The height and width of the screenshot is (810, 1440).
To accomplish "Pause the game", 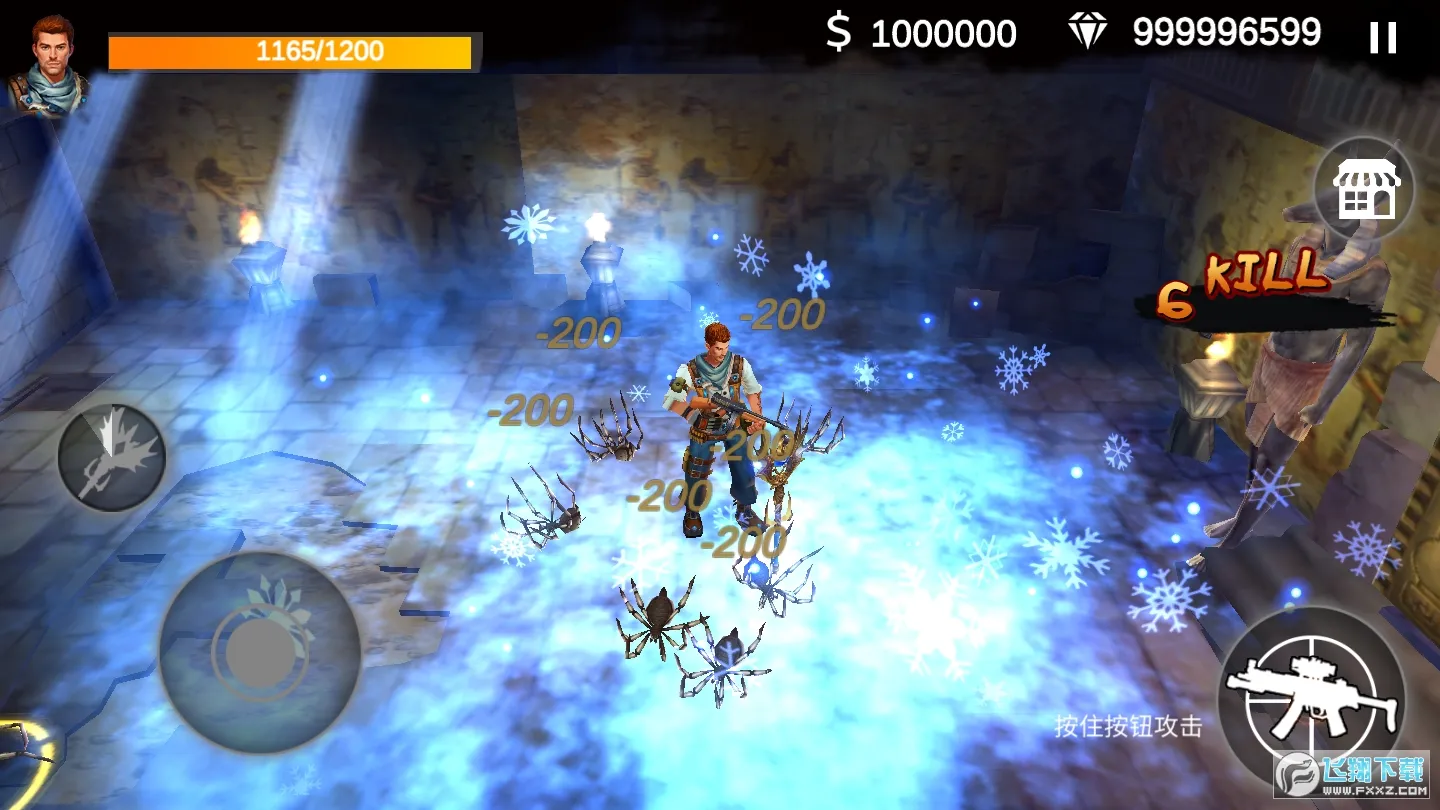I will [1384, 38].
